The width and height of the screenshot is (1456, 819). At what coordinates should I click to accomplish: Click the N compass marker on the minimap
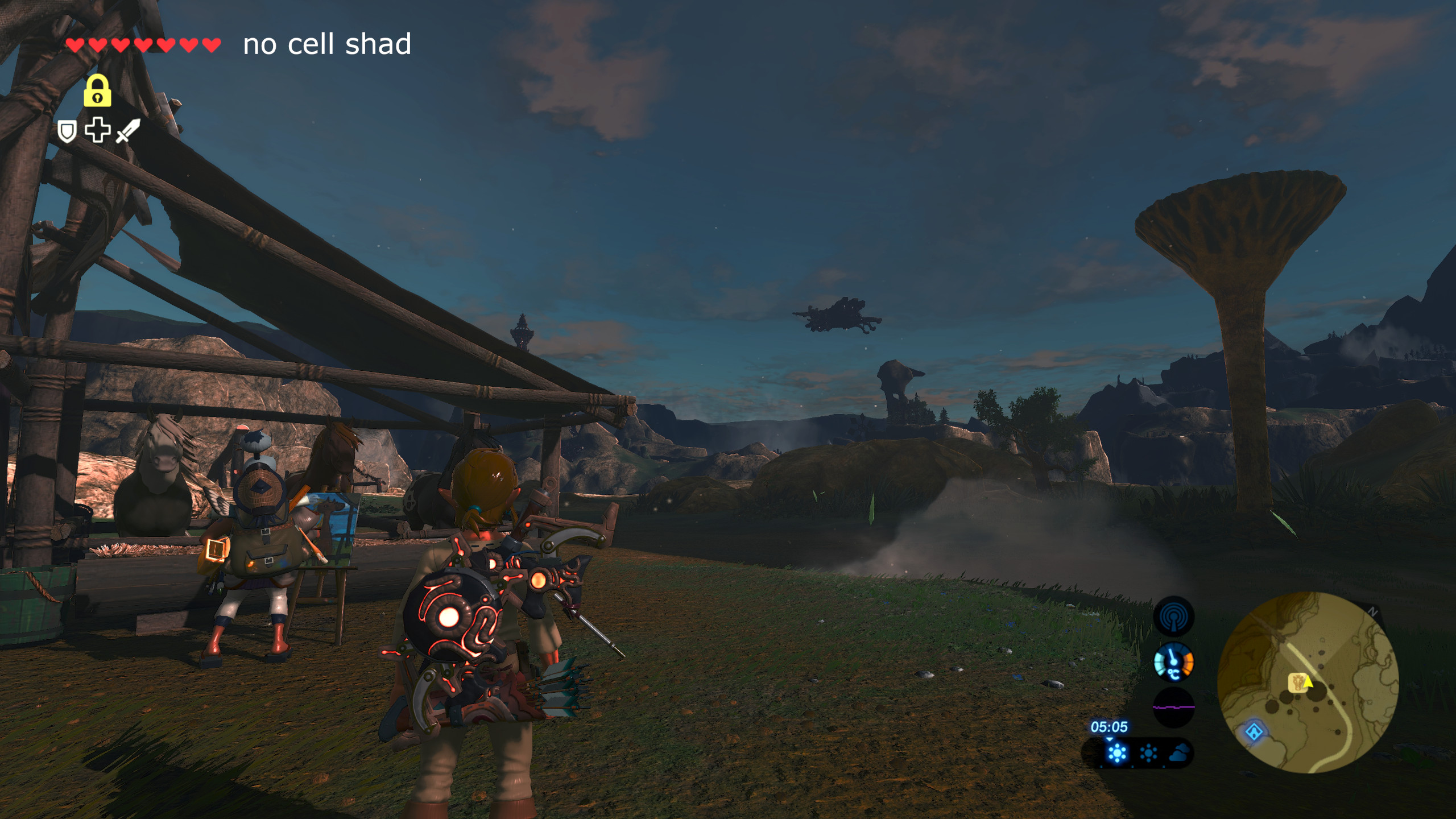coord(1374,611)
